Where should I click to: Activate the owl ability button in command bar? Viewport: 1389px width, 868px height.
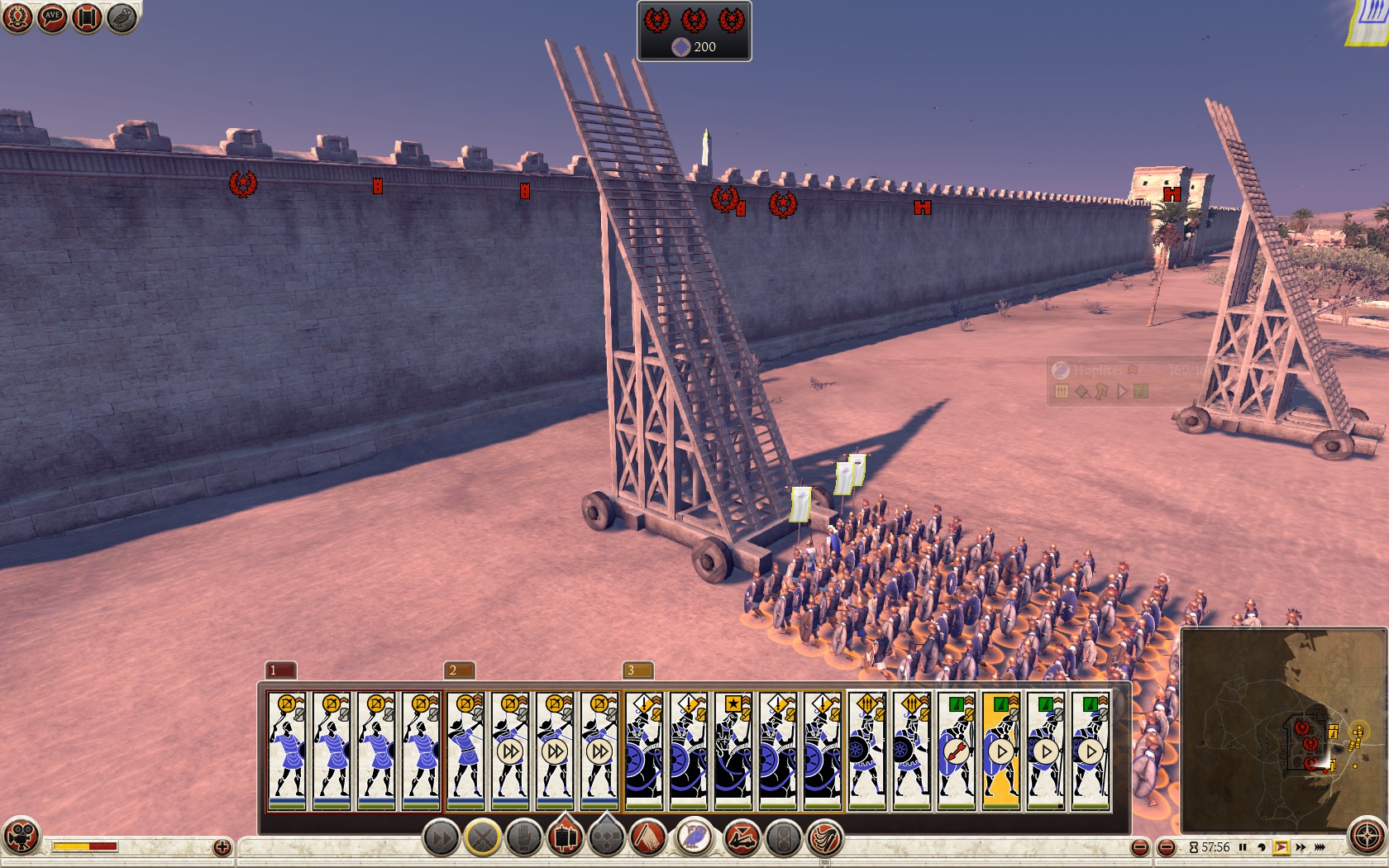[x=695, y=837]
